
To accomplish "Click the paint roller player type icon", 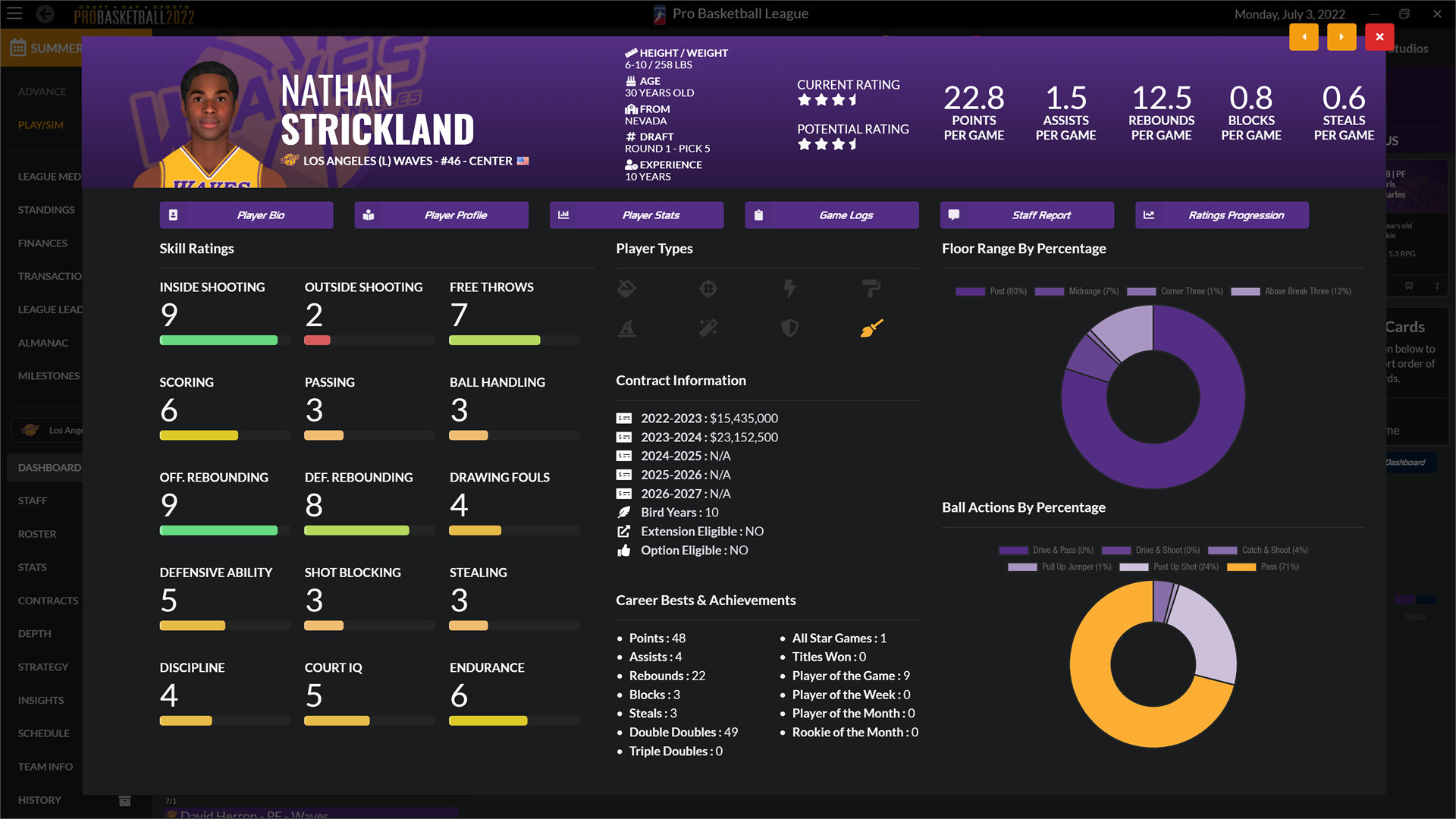I will point(871,288).
